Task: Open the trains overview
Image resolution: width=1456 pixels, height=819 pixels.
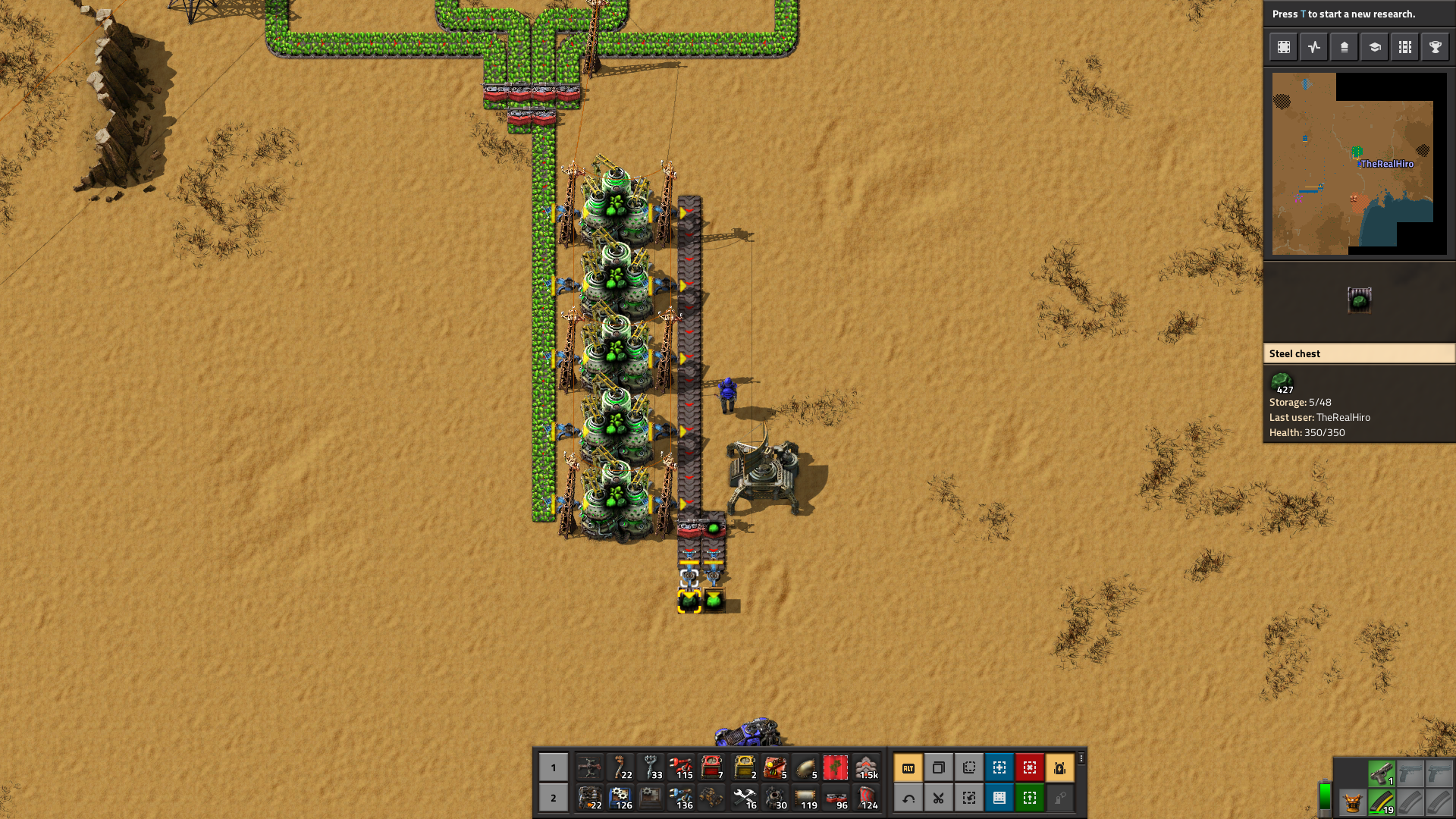Action: tap(1404, 46)
